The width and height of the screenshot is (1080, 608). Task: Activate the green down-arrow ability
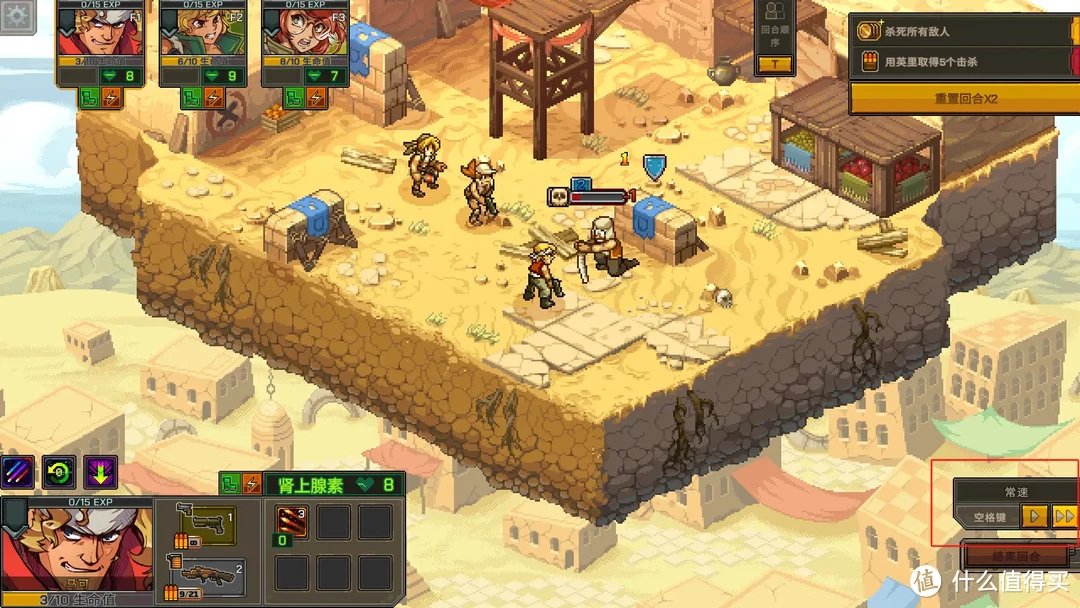pyautogui.click(x=100, y=471)
